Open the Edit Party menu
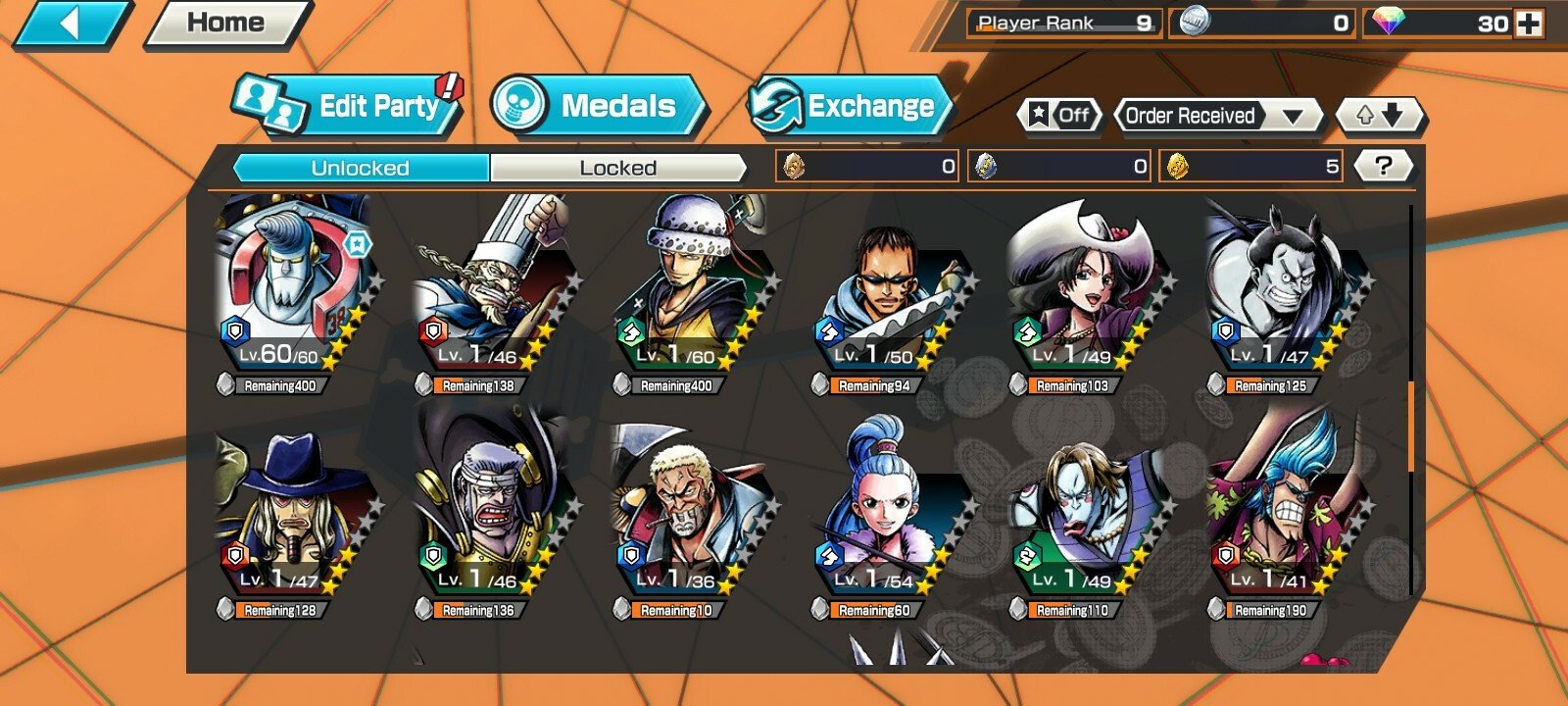1568x706 pixels. (349, 106)
